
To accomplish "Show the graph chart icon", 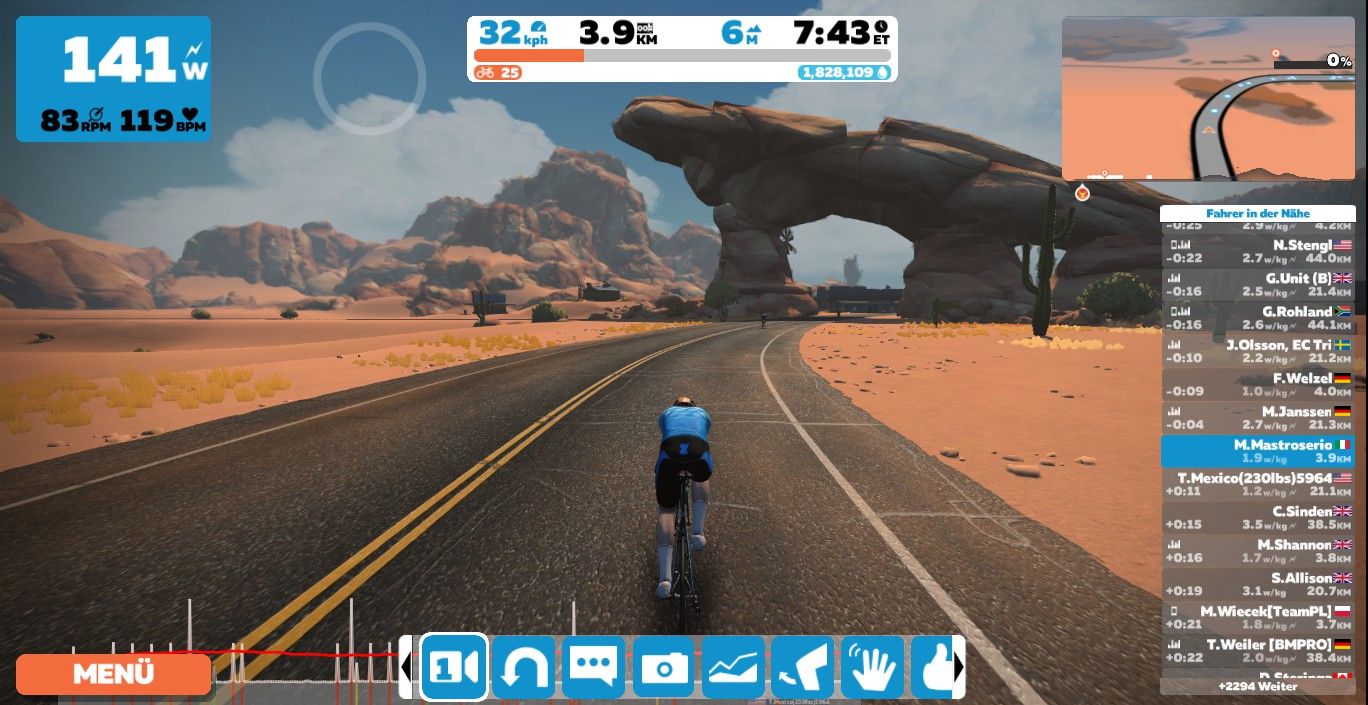I will tap(733, 667).
